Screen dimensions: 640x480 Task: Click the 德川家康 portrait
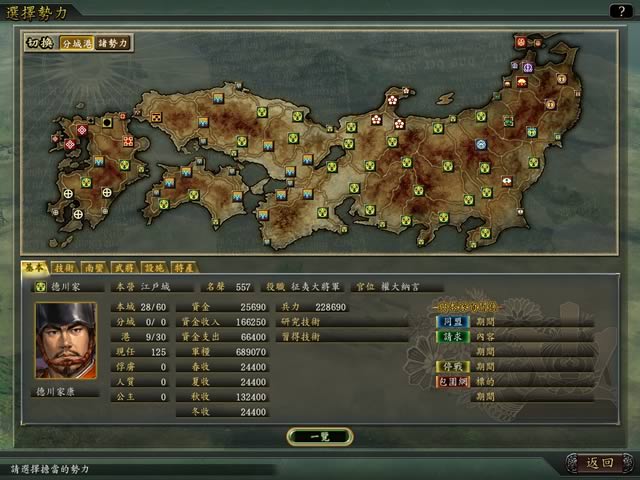coord(66,340)
